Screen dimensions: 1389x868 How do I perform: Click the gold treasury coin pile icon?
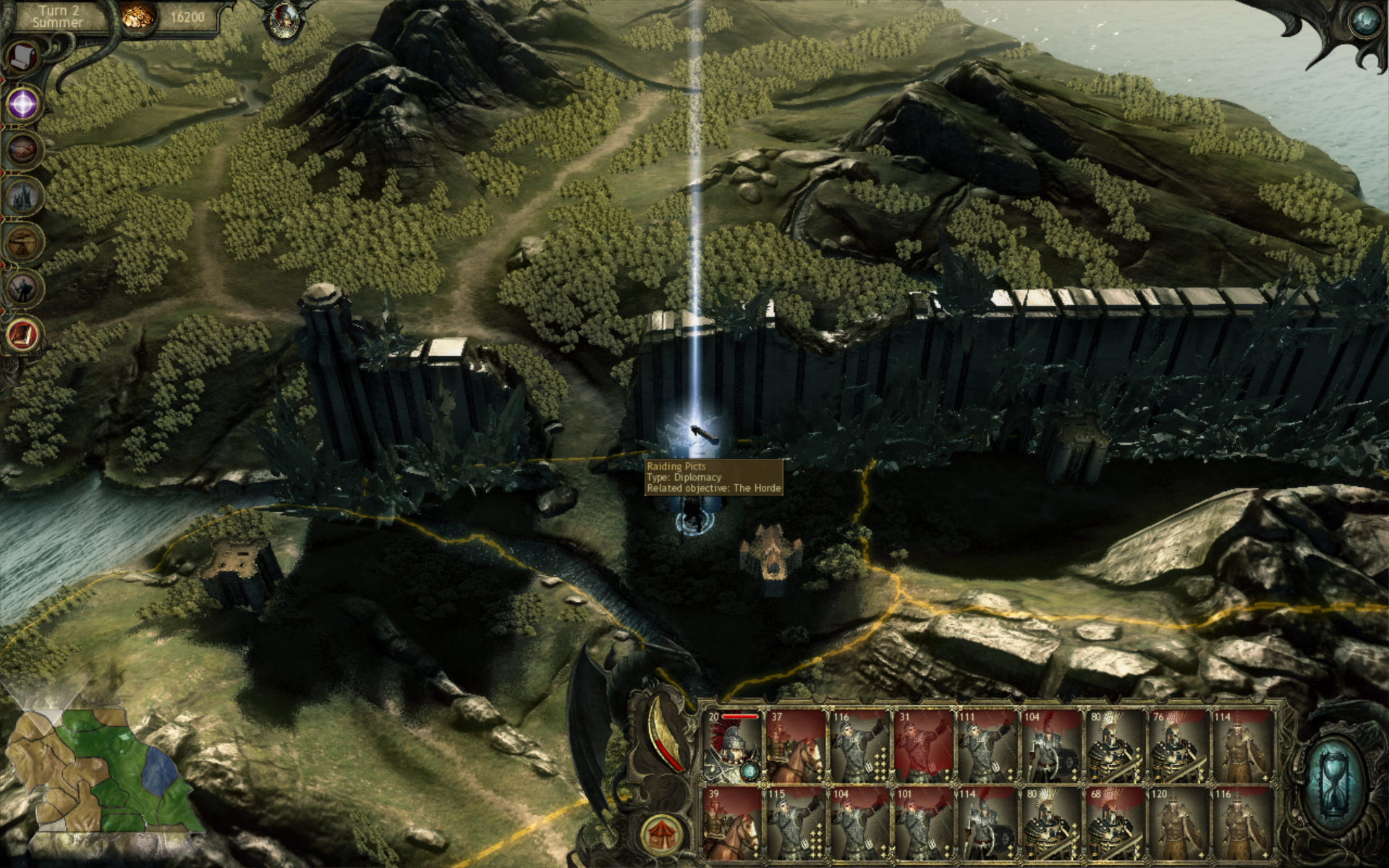coord(135,17)
